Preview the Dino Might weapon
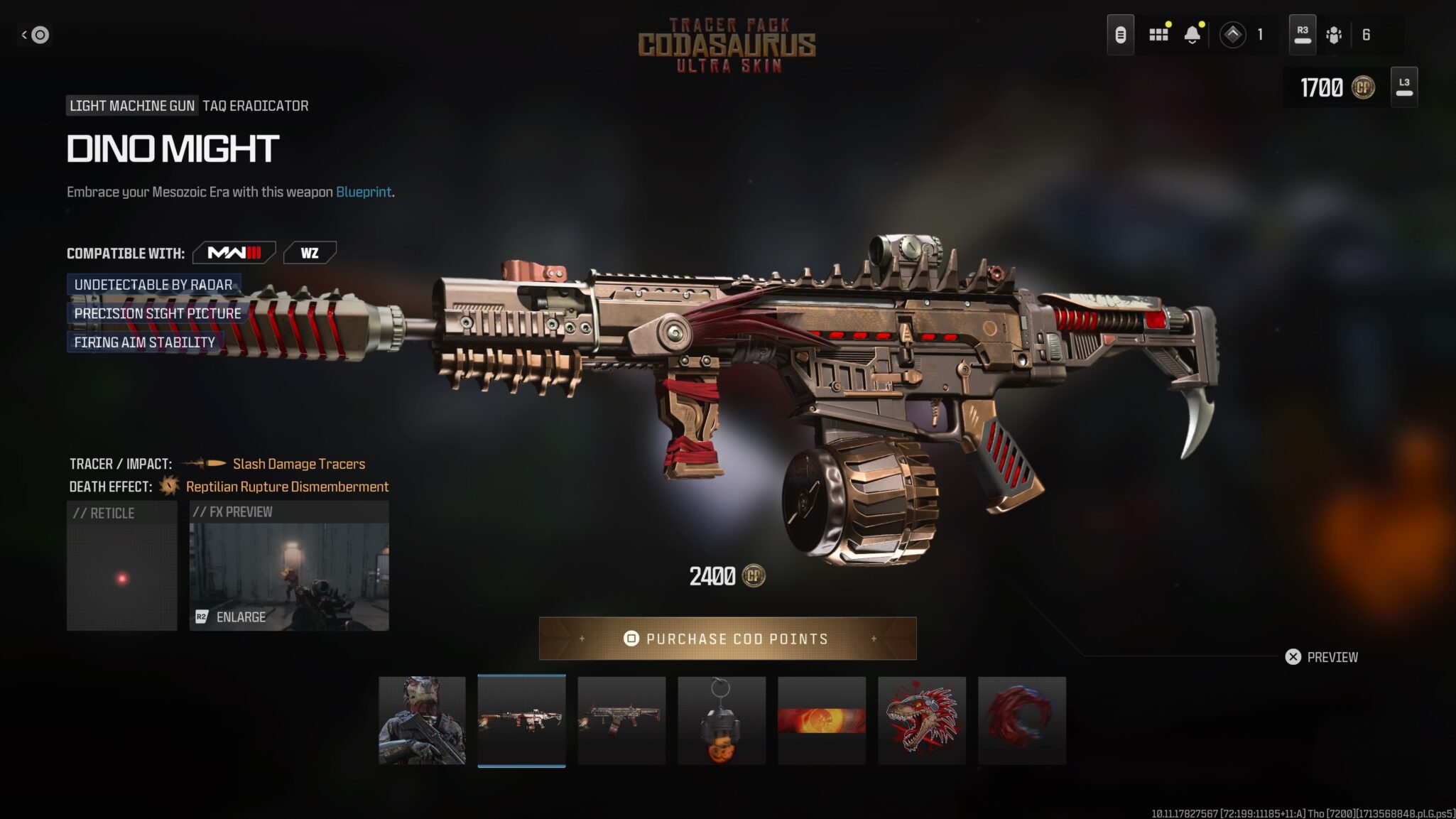 coord(1321,657)
